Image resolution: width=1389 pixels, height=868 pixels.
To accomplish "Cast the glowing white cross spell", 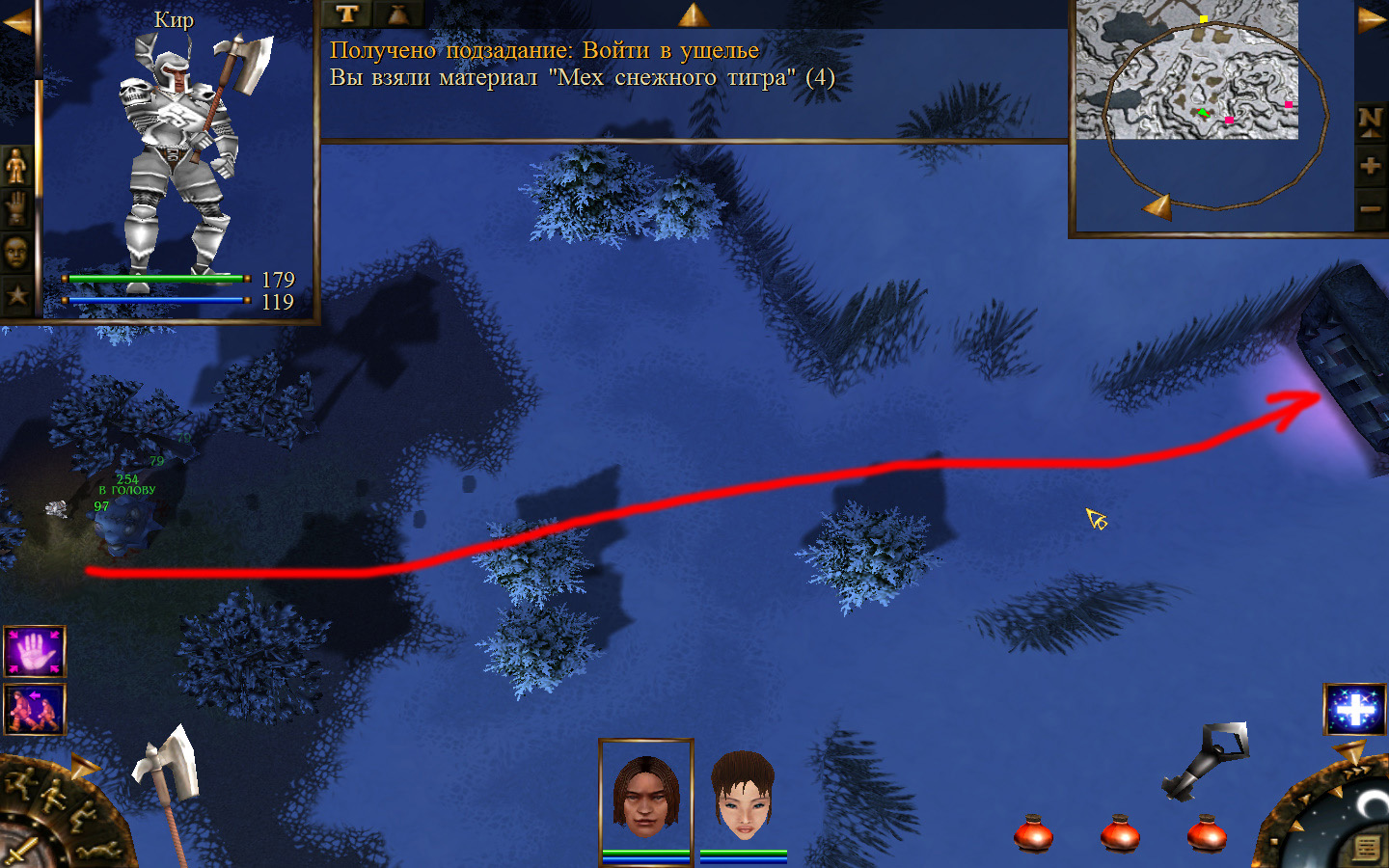I will [x=1354, y=710].
